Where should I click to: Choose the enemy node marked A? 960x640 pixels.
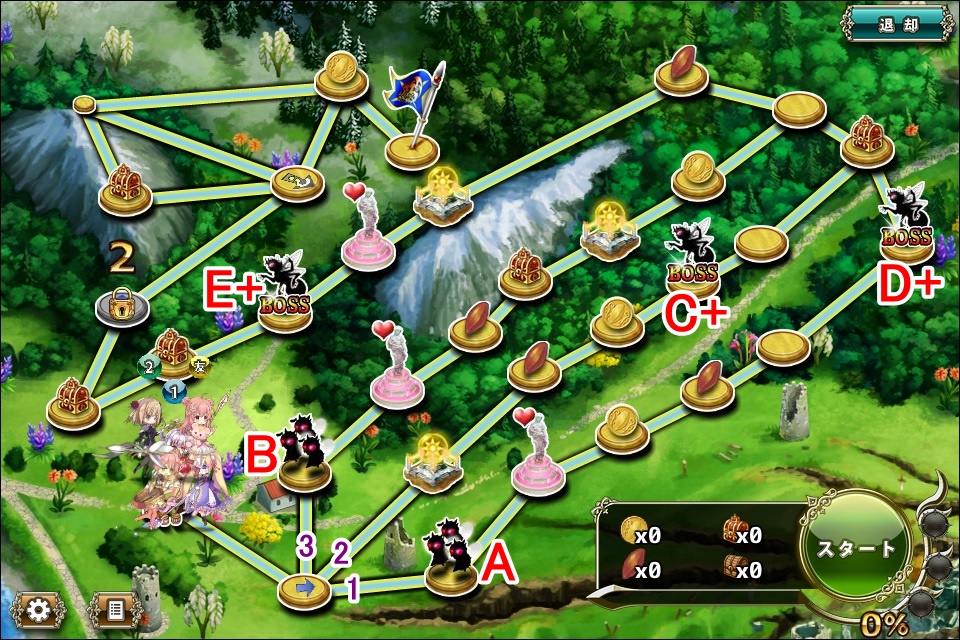pos(450,563)
